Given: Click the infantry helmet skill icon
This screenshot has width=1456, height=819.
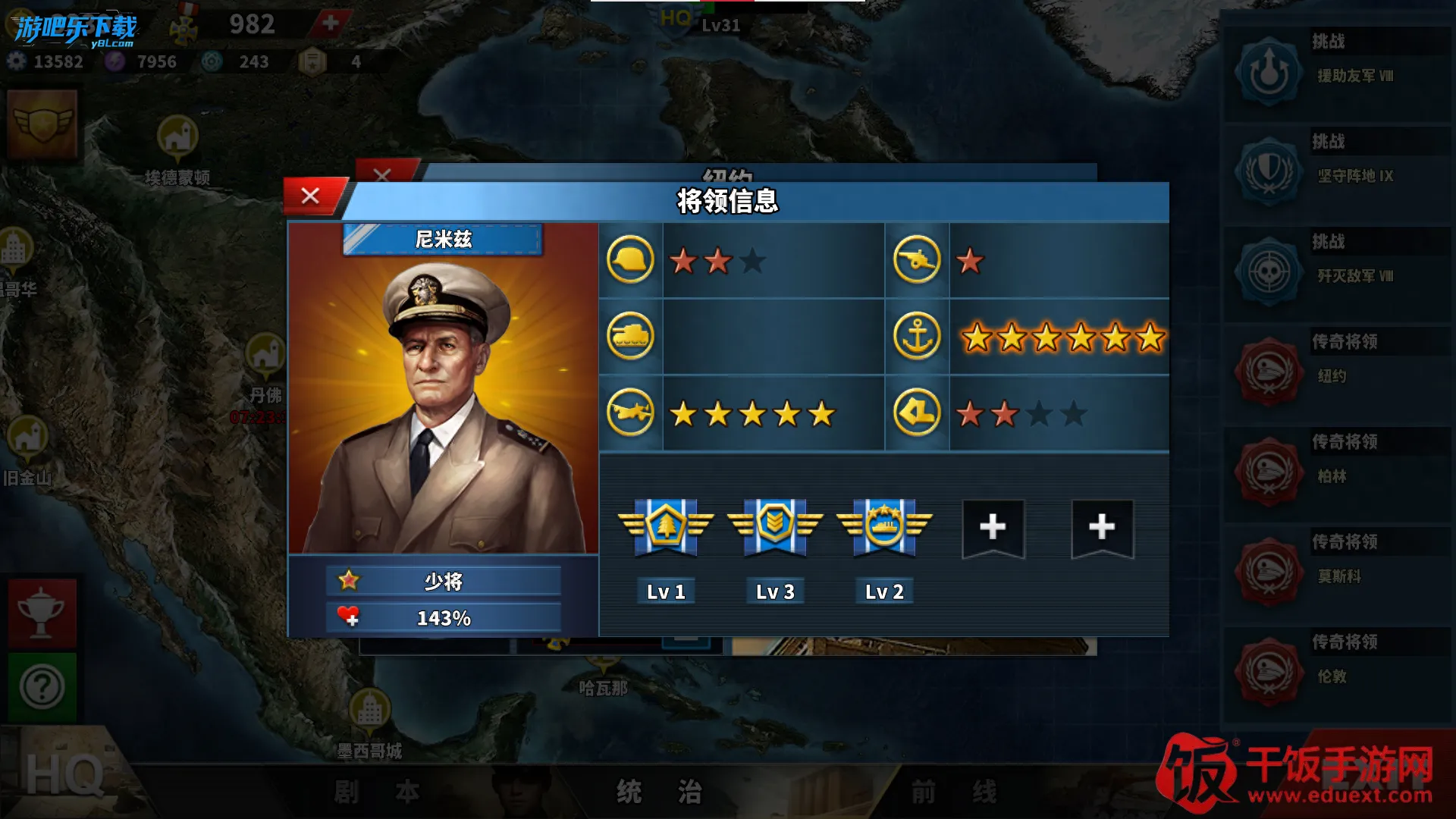Looking at the screenshot, I should click(x=630, y=260).
